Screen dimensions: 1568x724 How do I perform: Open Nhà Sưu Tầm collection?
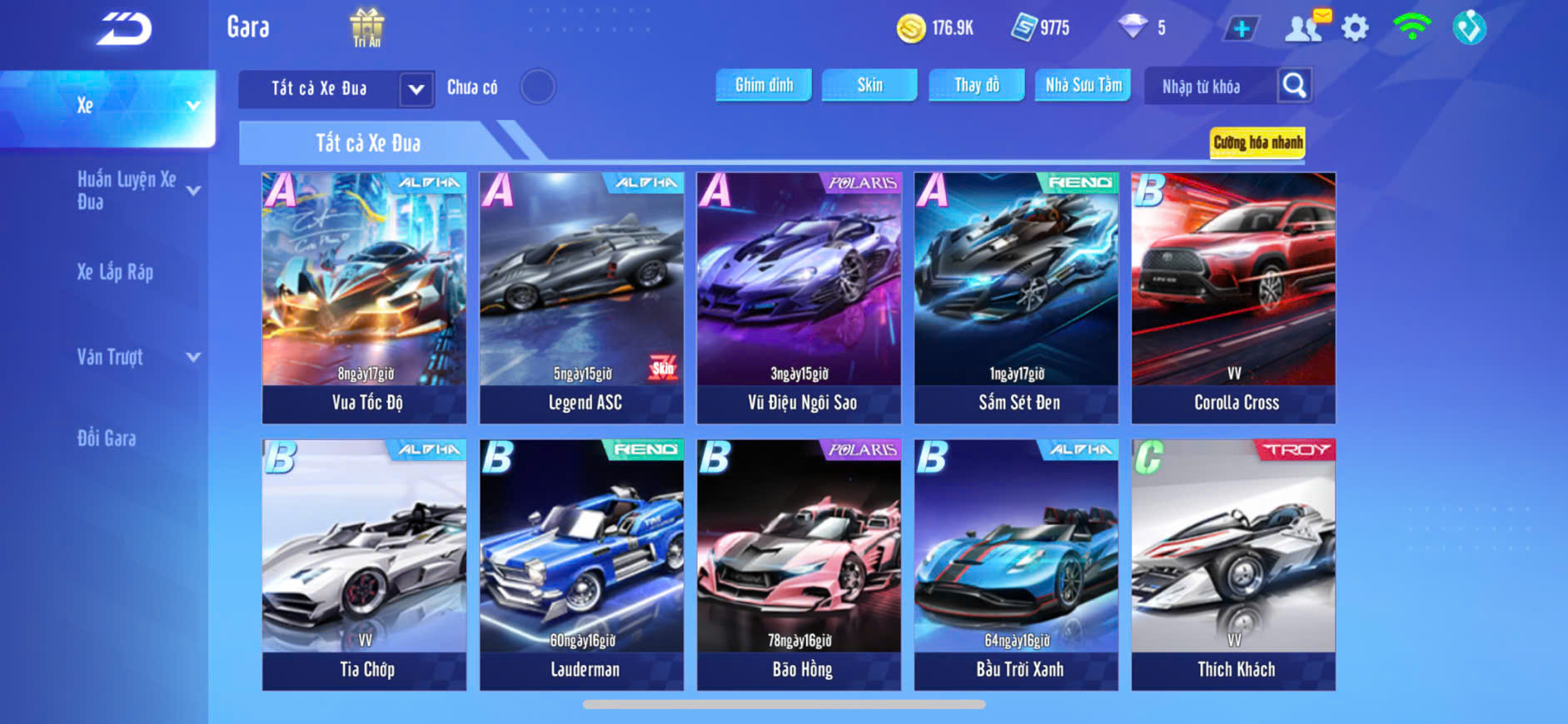tap(1083, 85)
